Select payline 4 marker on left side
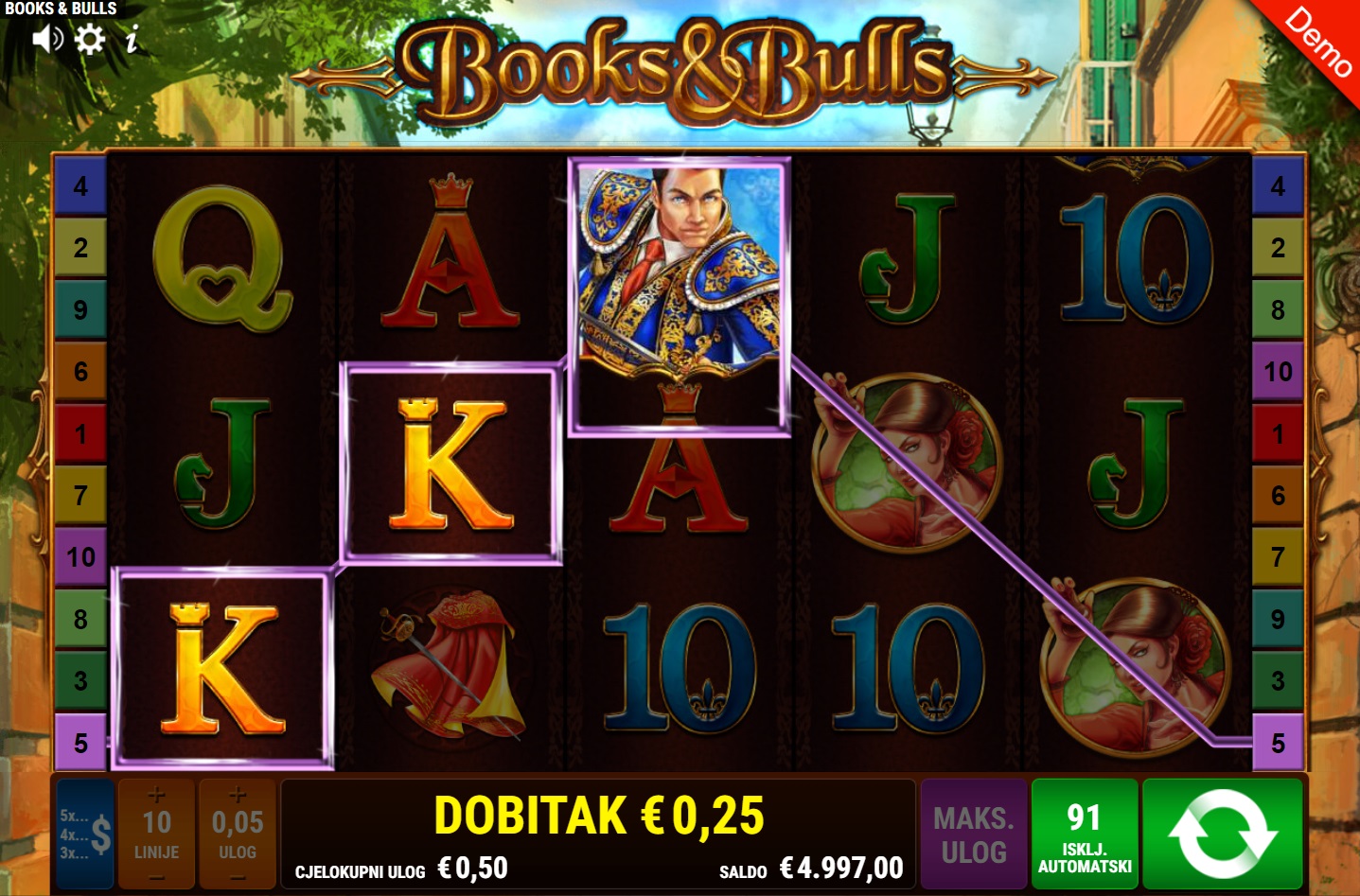This screenshot has height=896, width=1360. pyautogui.click(x=80, y=185)
